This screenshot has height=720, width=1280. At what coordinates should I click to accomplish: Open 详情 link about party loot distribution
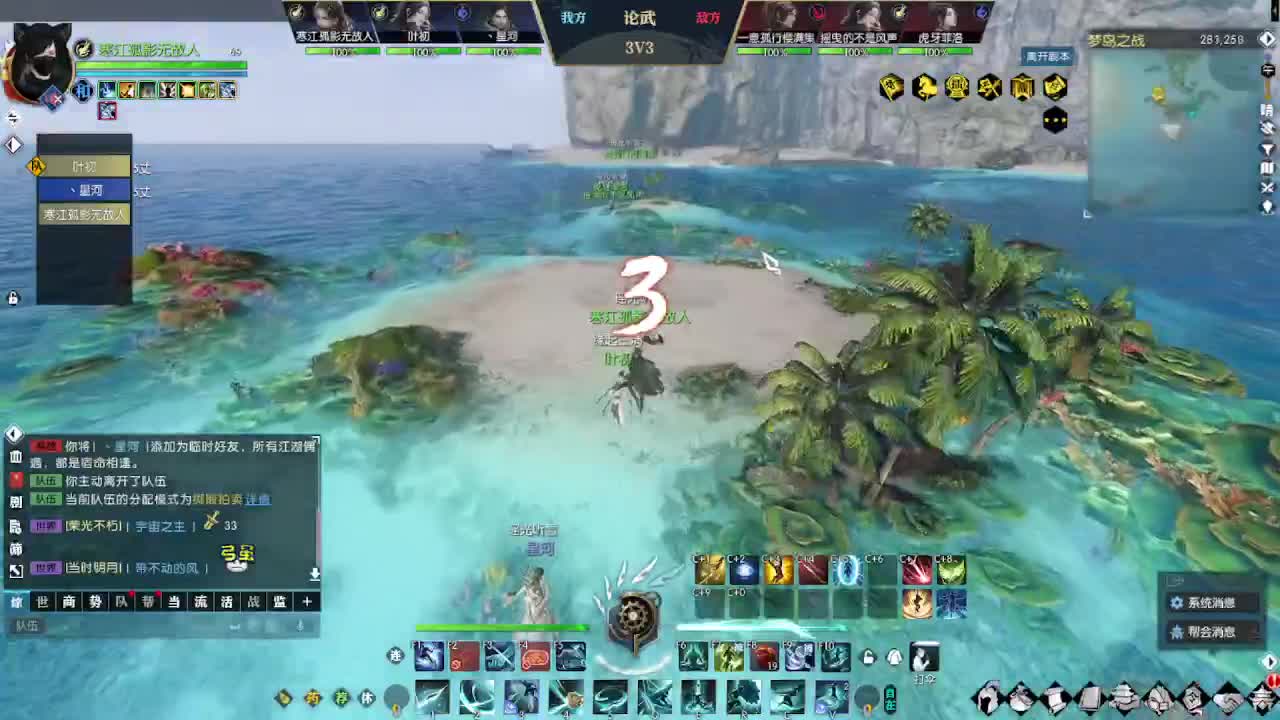coord(257,500)
